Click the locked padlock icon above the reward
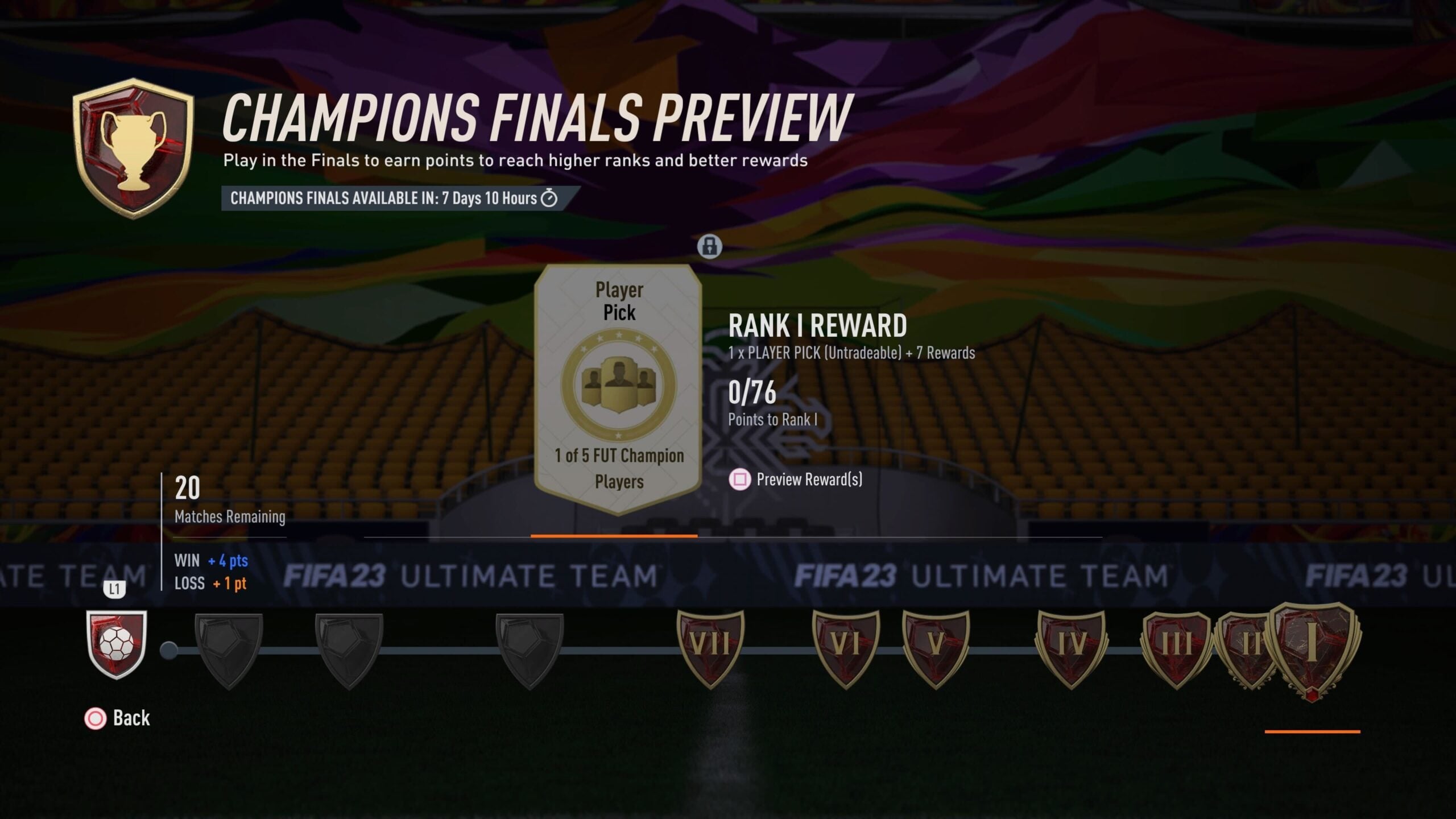 [x=710, y=247]
